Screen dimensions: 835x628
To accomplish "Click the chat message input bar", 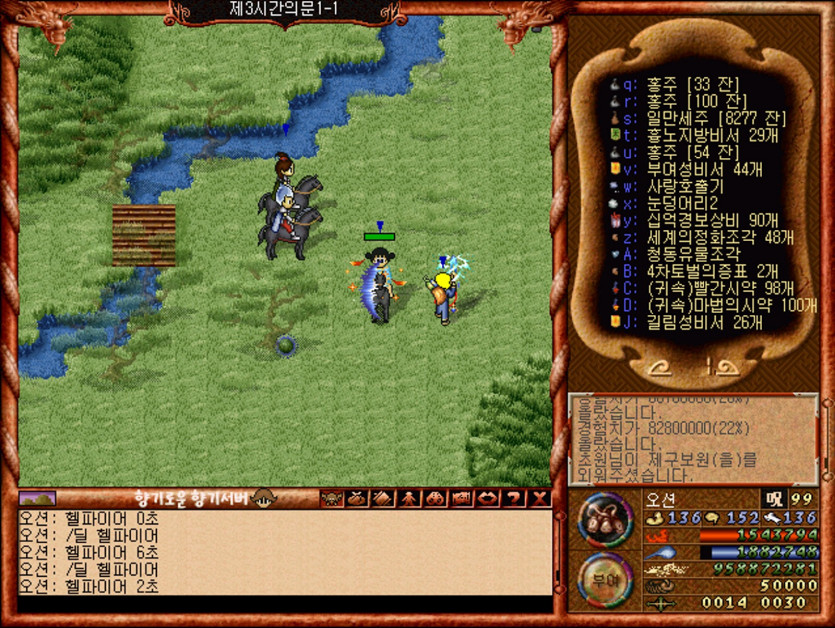I will pyautogui.click(x=285, y=605).
